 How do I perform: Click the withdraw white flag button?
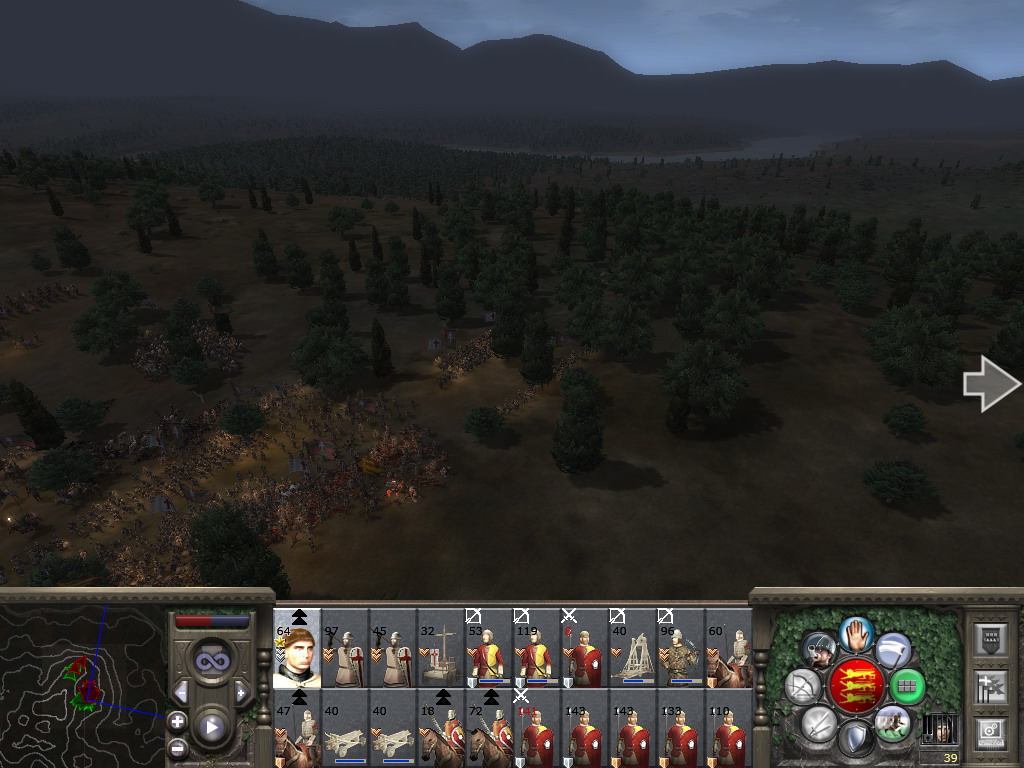tap(893, 650)
